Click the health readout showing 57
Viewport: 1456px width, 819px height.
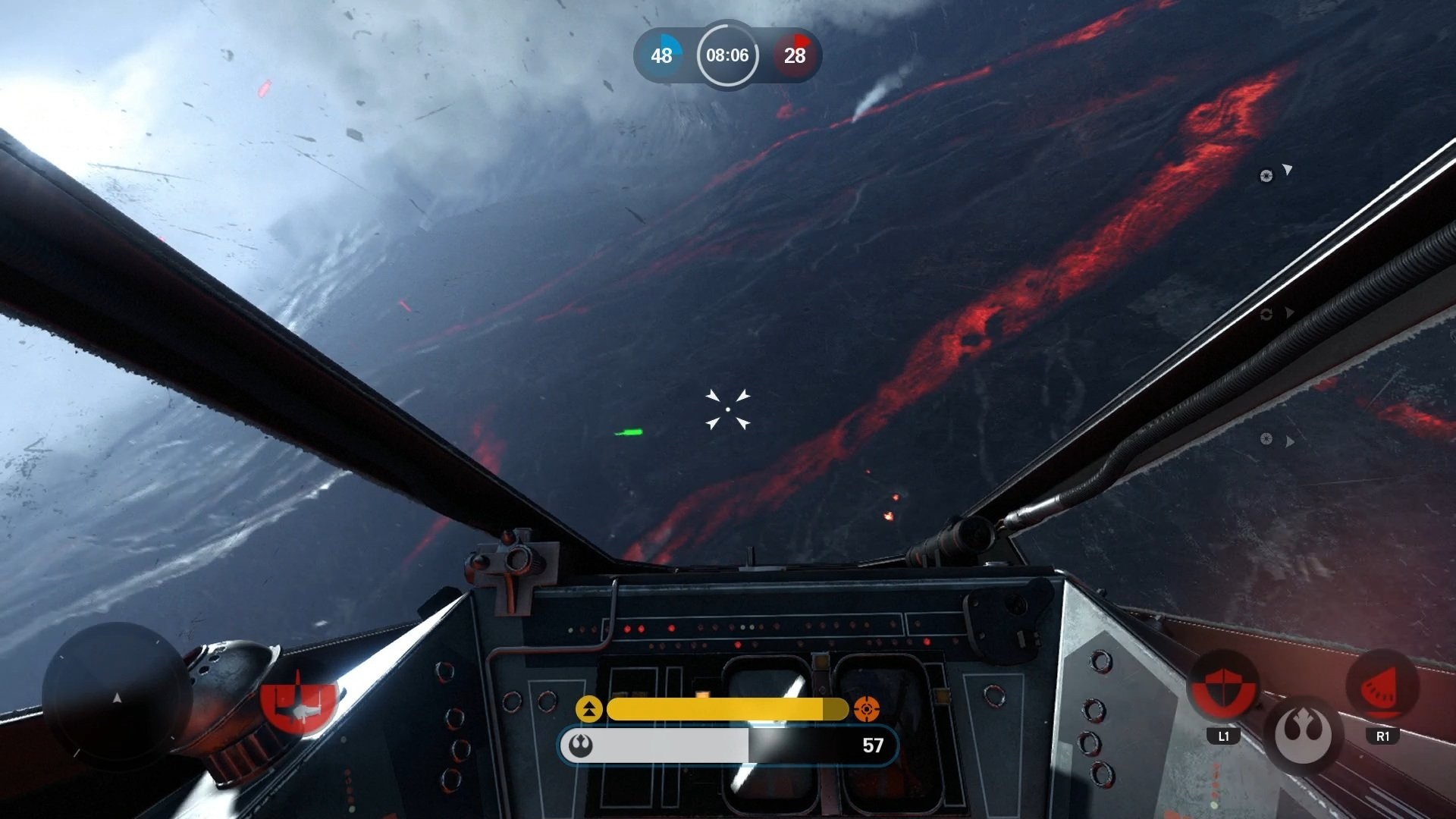tap(874, 745)
